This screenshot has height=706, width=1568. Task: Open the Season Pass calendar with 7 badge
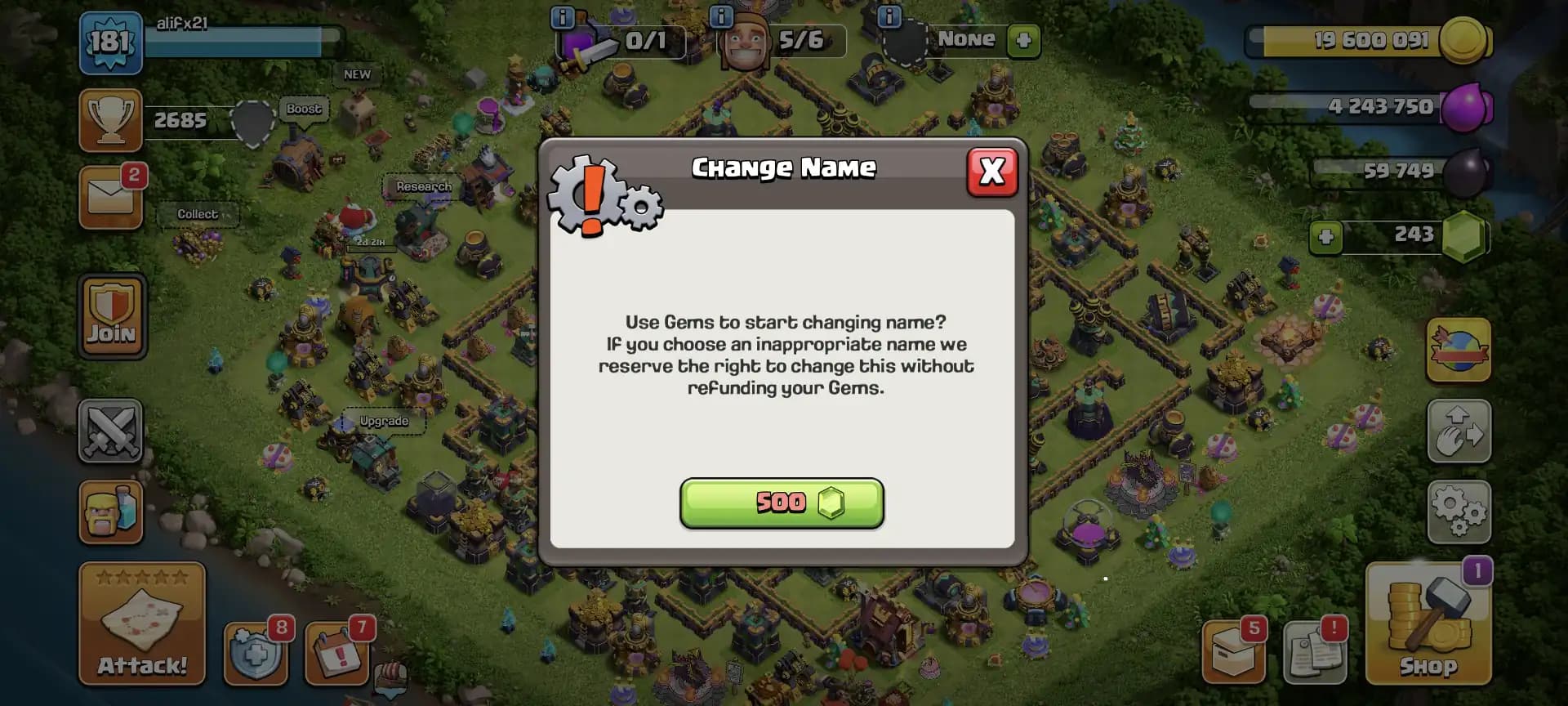[x=337, y=654]
